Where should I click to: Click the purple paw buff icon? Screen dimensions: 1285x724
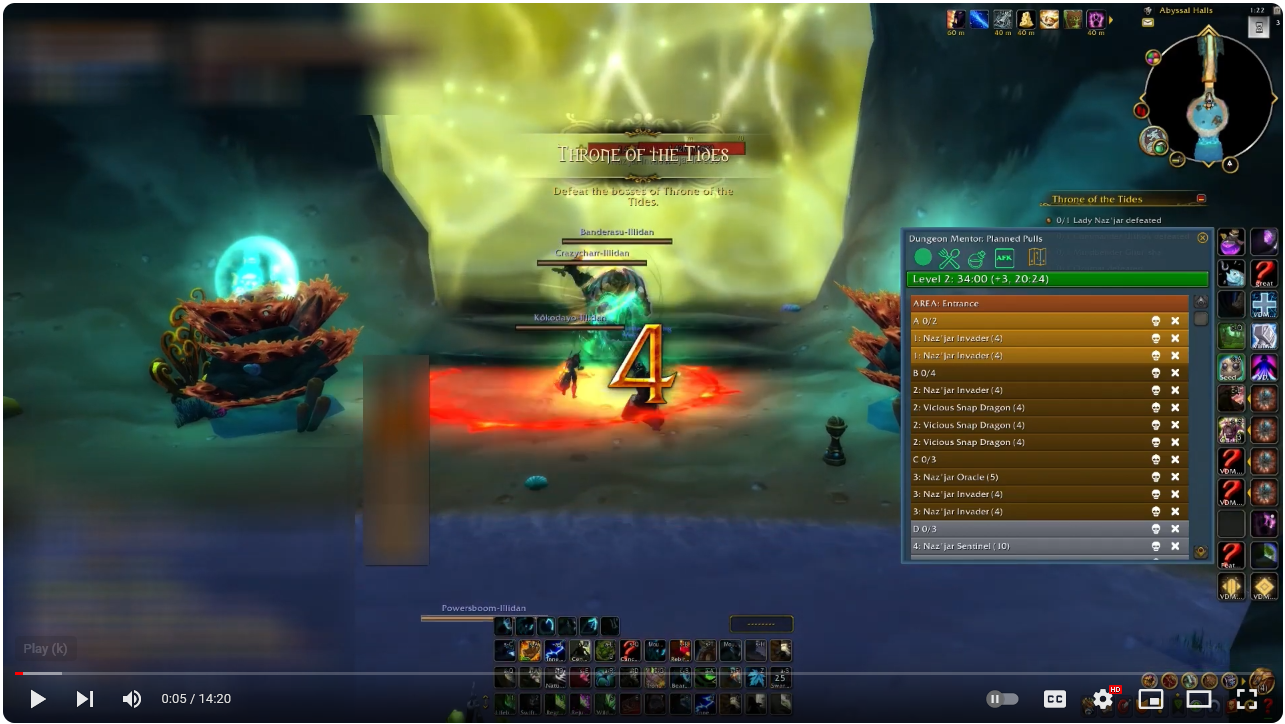[x=1096, y=19]
